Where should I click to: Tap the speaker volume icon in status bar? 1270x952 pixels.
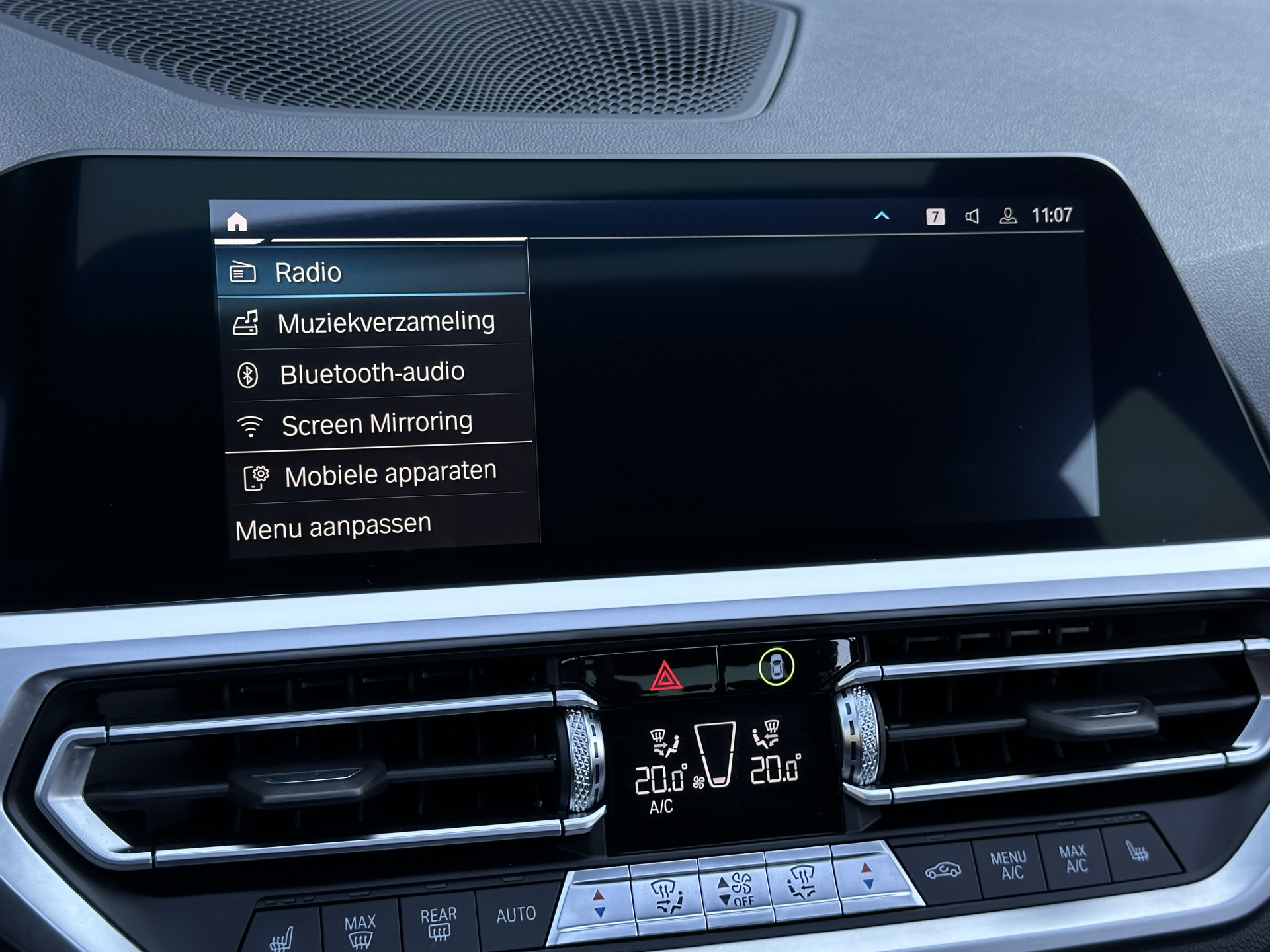click(972, 216)
